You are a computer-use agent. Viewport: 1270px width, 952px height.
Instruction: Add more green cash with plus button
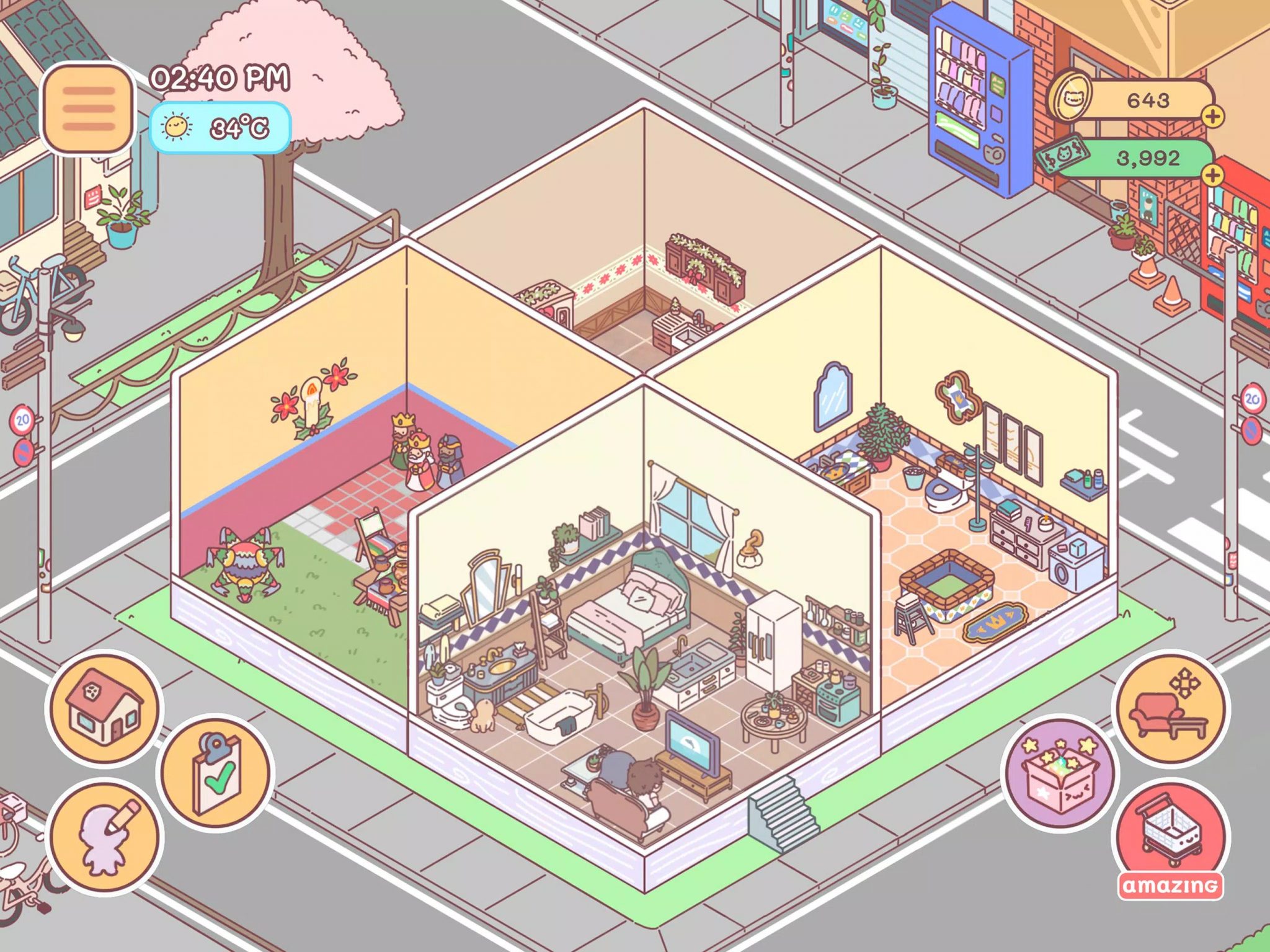[x=1212, y=175]
